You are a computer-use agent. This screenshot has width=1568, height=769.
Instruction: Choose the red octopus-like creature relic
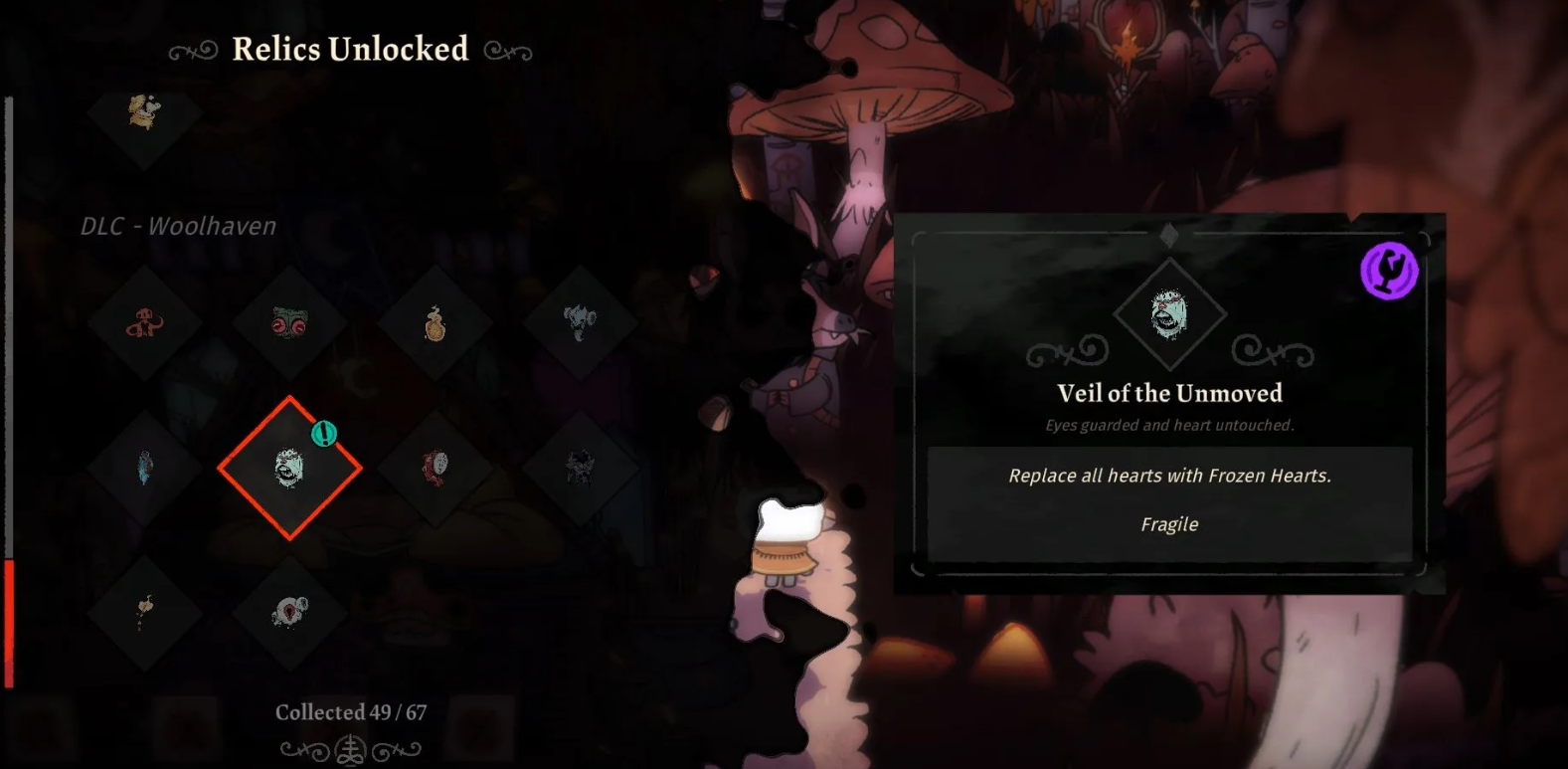[x=145, y=323]
